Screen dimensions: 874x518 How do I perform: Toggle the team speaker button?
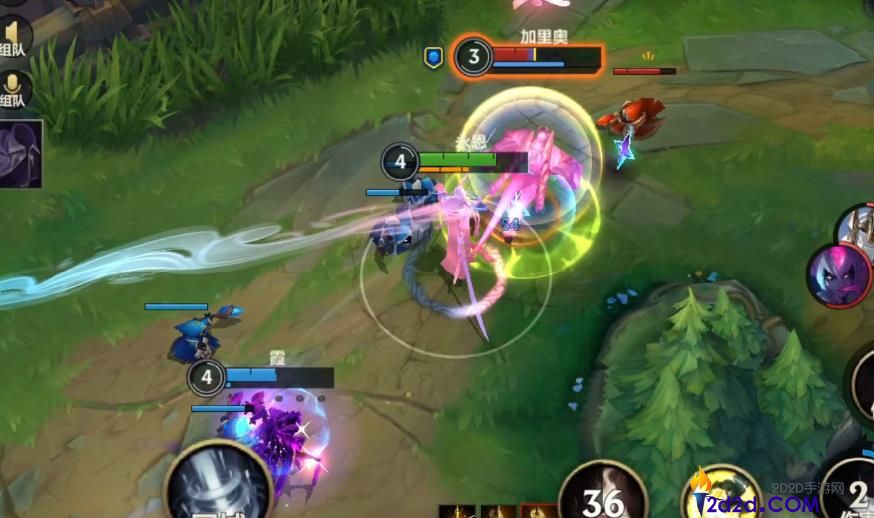pyautogui.click(x=14, y=37)
